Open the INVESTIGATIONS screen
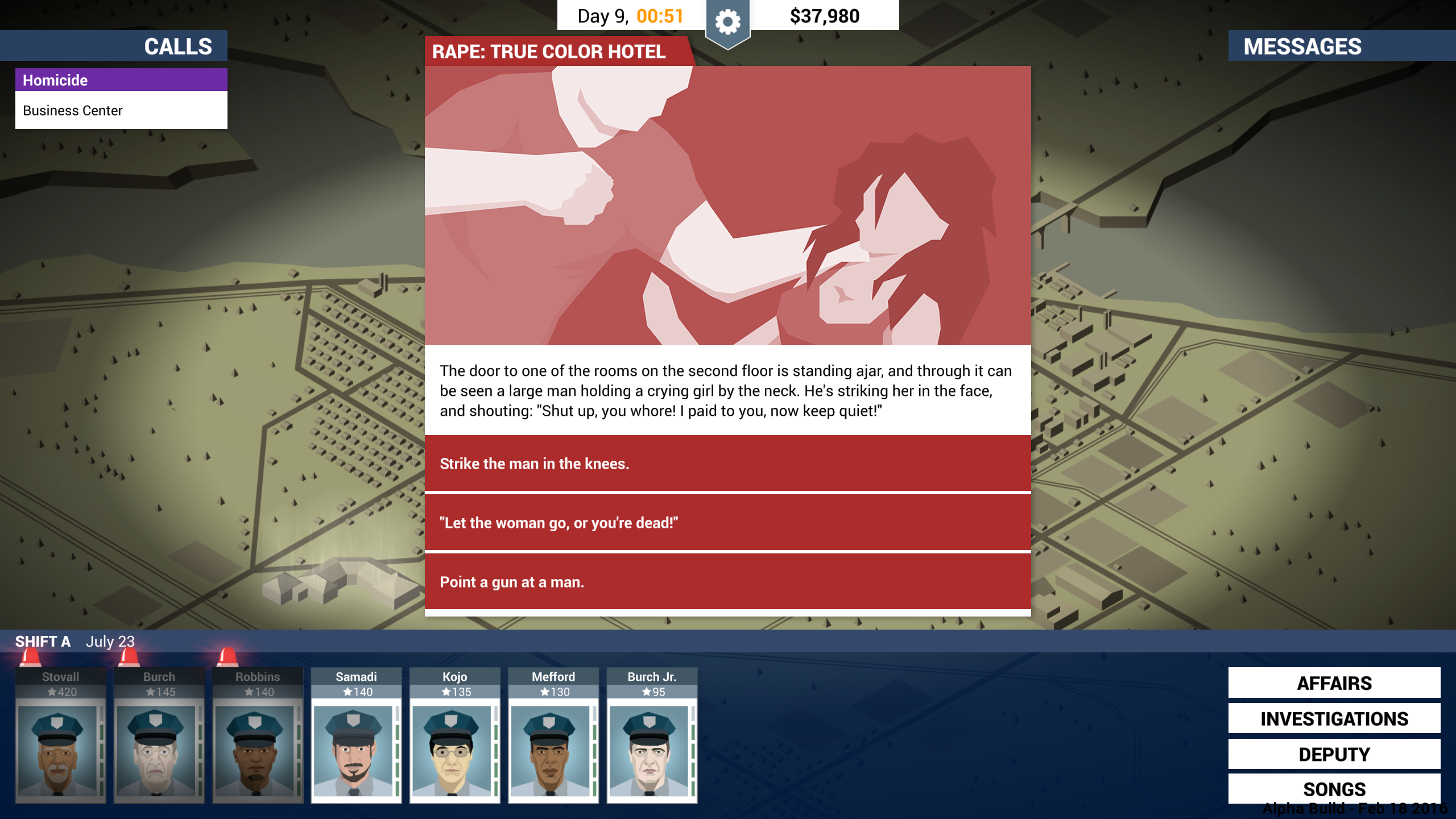1456x819 pixels. [1334, 718]
